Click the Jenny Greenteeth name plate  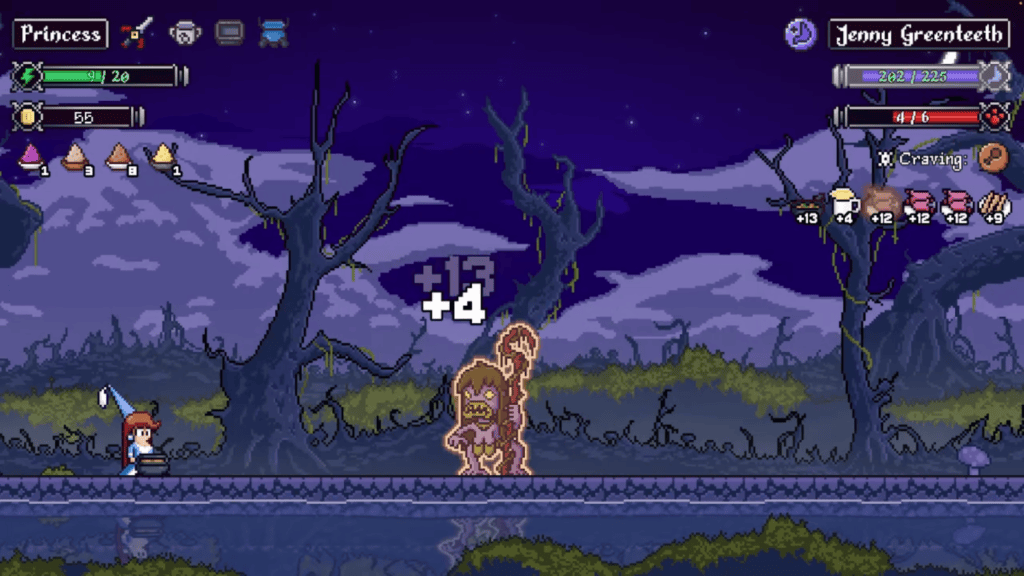click(x=918, y=34)
